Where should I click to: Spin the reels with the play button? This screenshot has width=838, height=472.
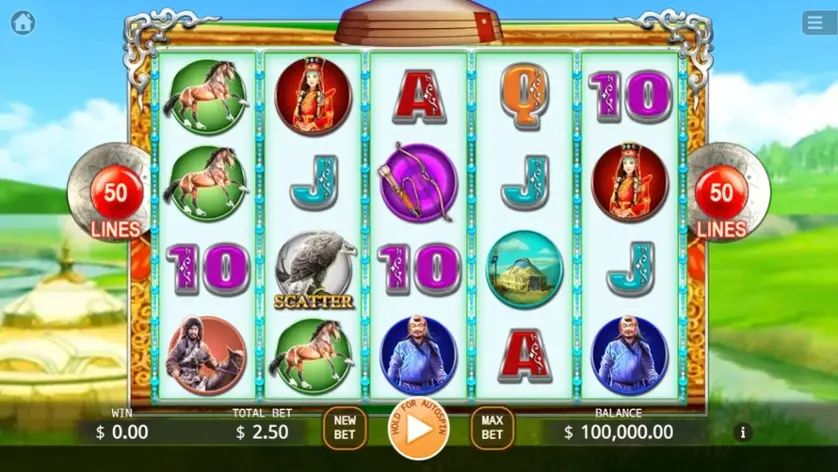pos(418,428)
